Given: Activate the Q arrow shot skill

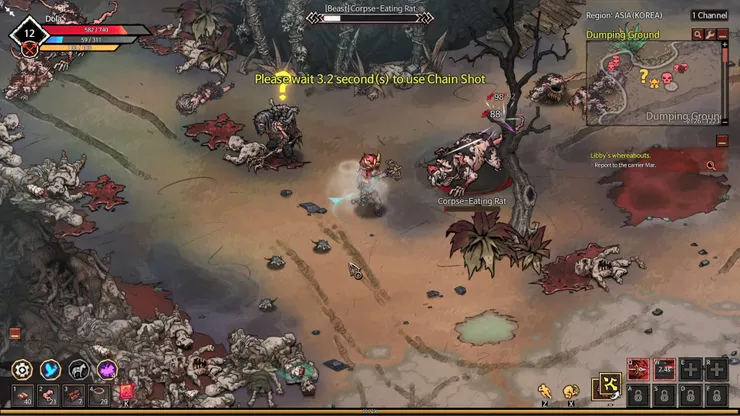Looking at the screenshot, I should (638, 370).
